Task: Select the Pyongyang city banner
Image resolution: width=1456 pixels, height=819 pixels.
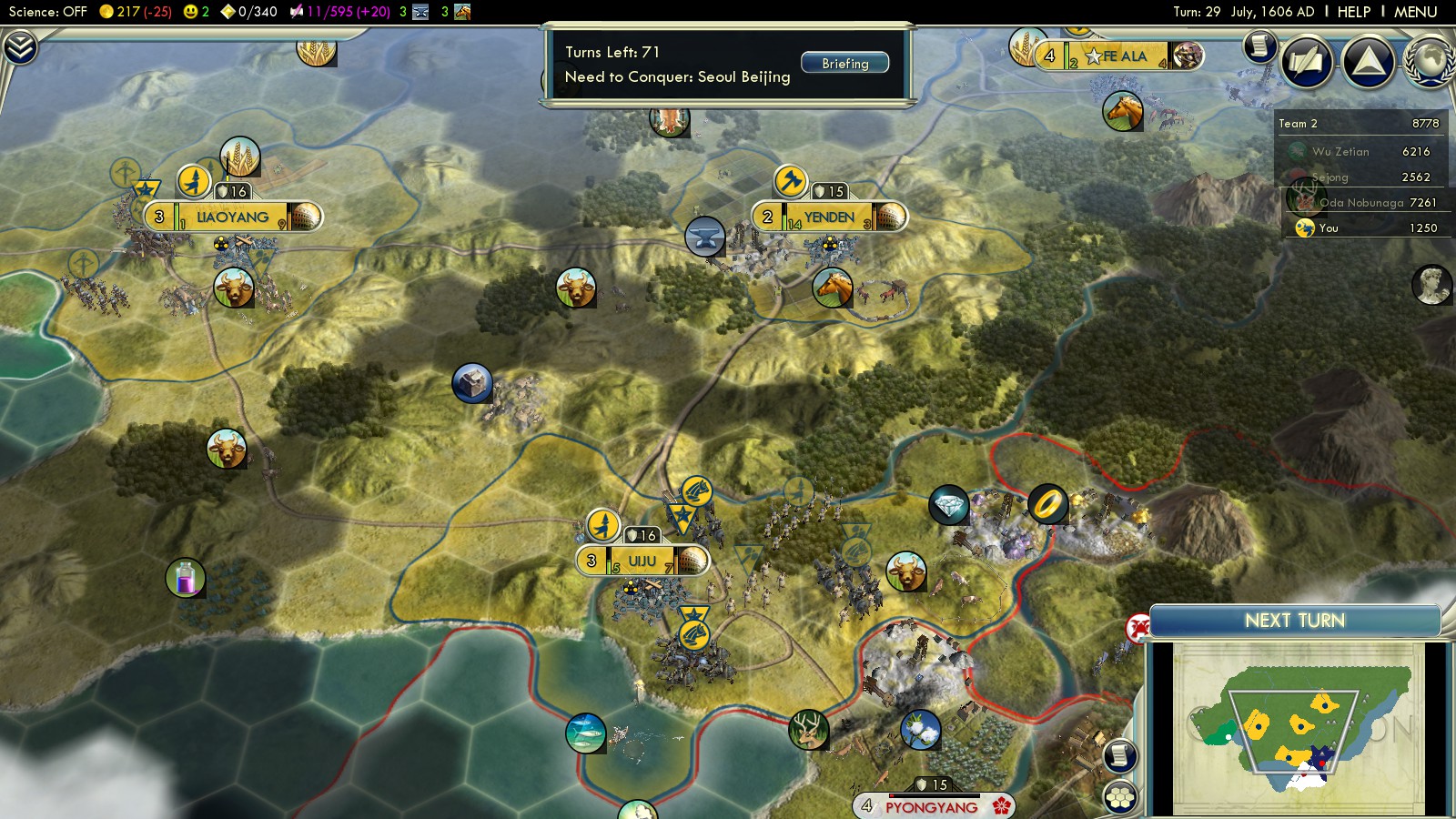Action: [x=931, y=806]
